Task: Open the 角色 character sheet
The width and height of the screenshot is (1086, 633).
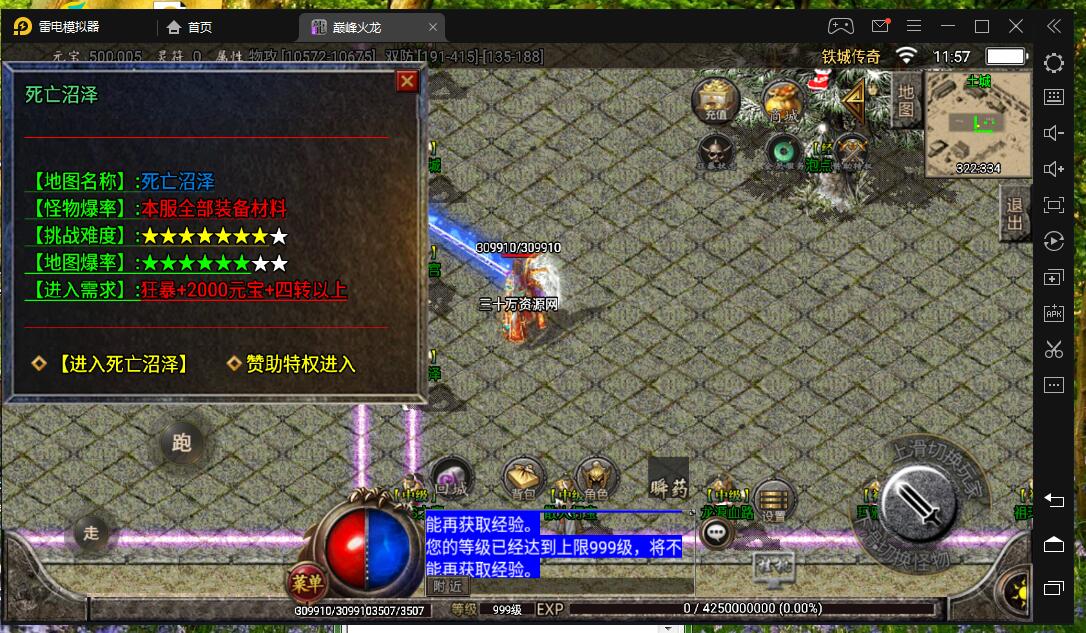Action: (x=596, y=480)
